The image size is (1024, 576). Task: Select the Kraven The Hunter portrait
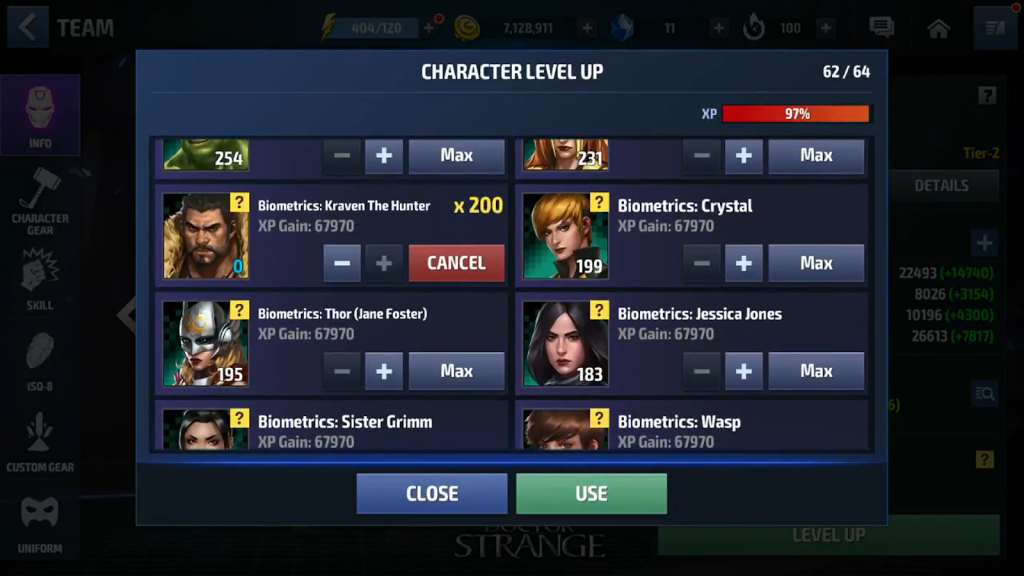(x=205, y=236)
